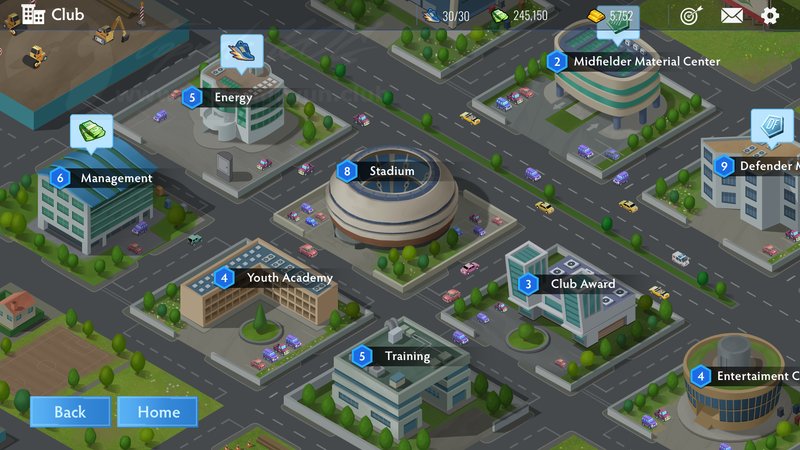Return to the Home screen
The image size is (800, 450).
(158, 412)
